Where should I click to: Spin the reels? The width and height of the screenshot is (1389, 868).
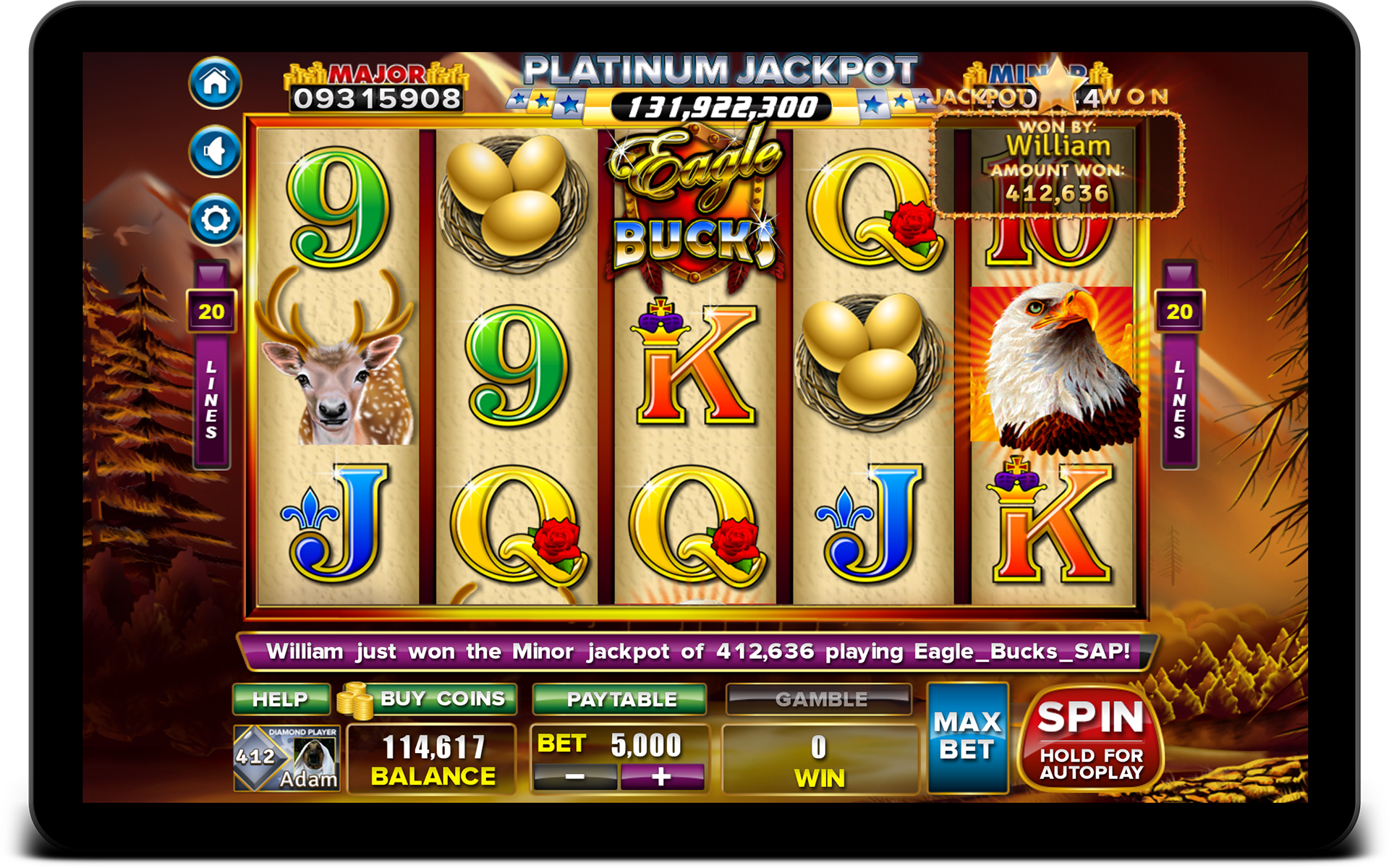tap(1090, 739)
